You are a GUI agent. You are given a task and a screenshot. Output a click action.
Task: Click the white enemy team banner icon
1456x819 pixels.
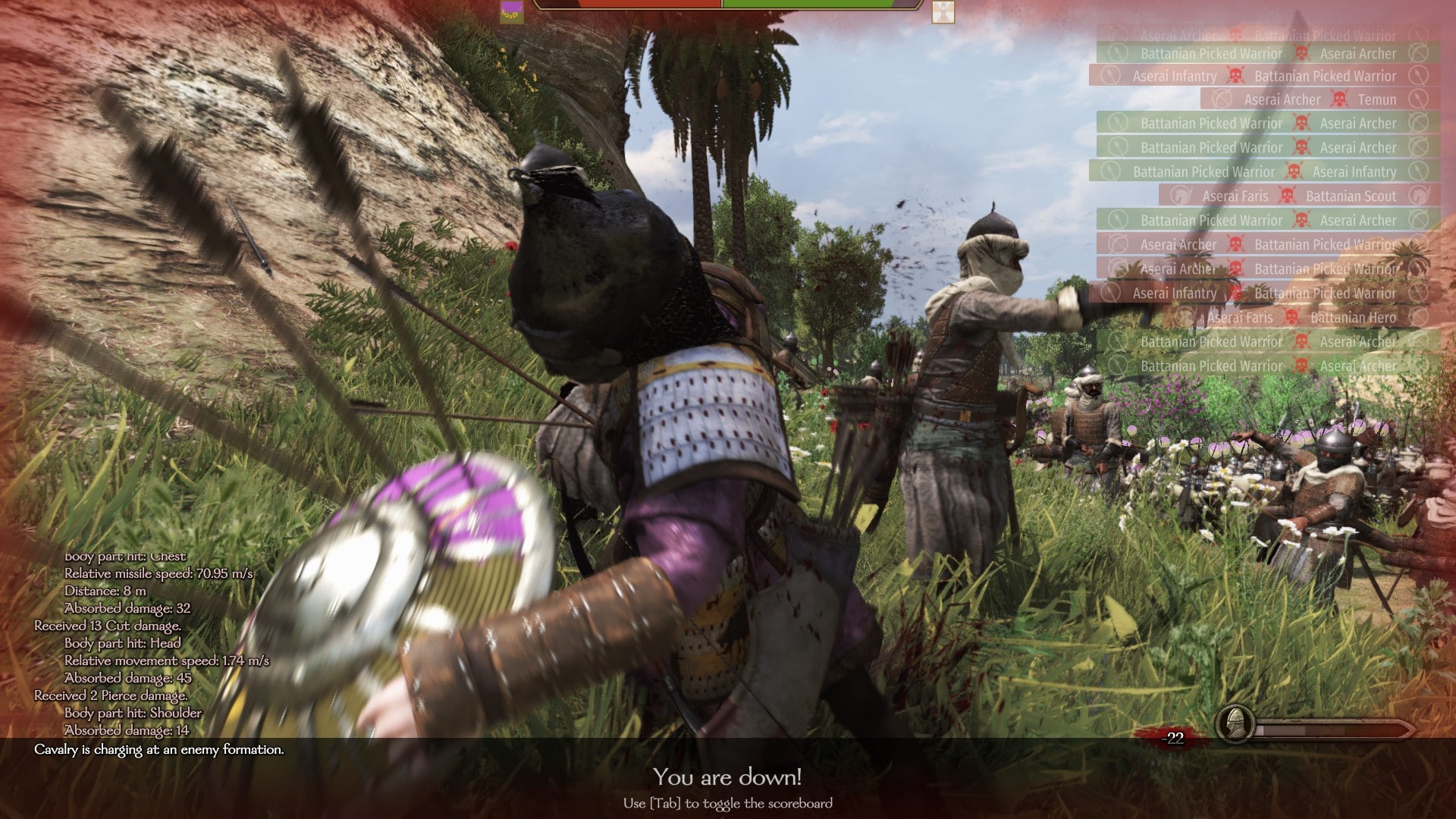tap(943, 11)
